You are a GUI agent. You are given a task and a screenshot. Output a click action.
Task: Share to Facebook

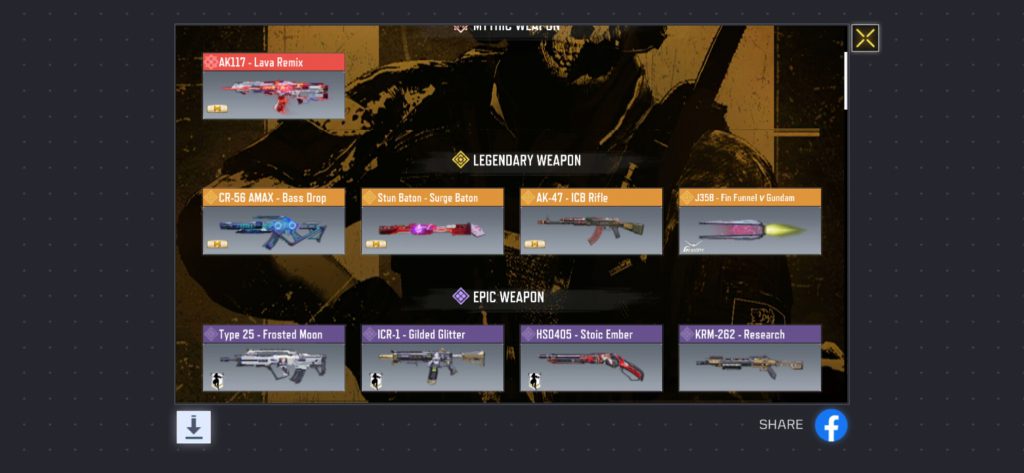pos(831,425)
